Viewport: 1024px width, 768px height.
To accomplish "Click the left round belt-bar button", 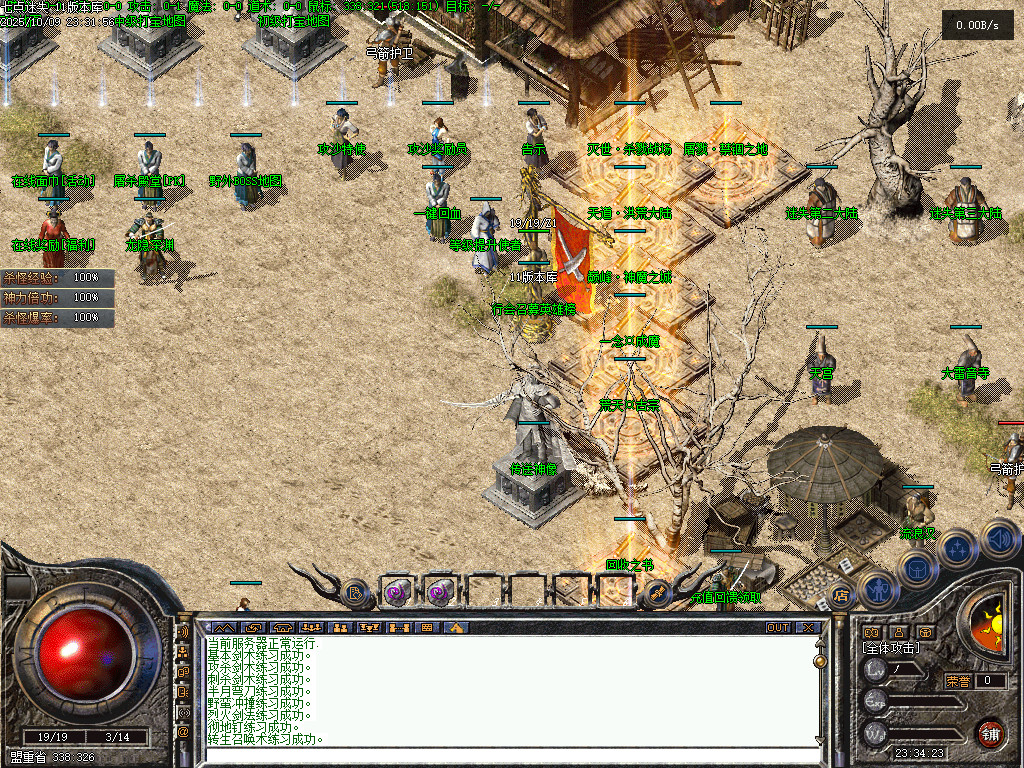I will tap(355, 592).
